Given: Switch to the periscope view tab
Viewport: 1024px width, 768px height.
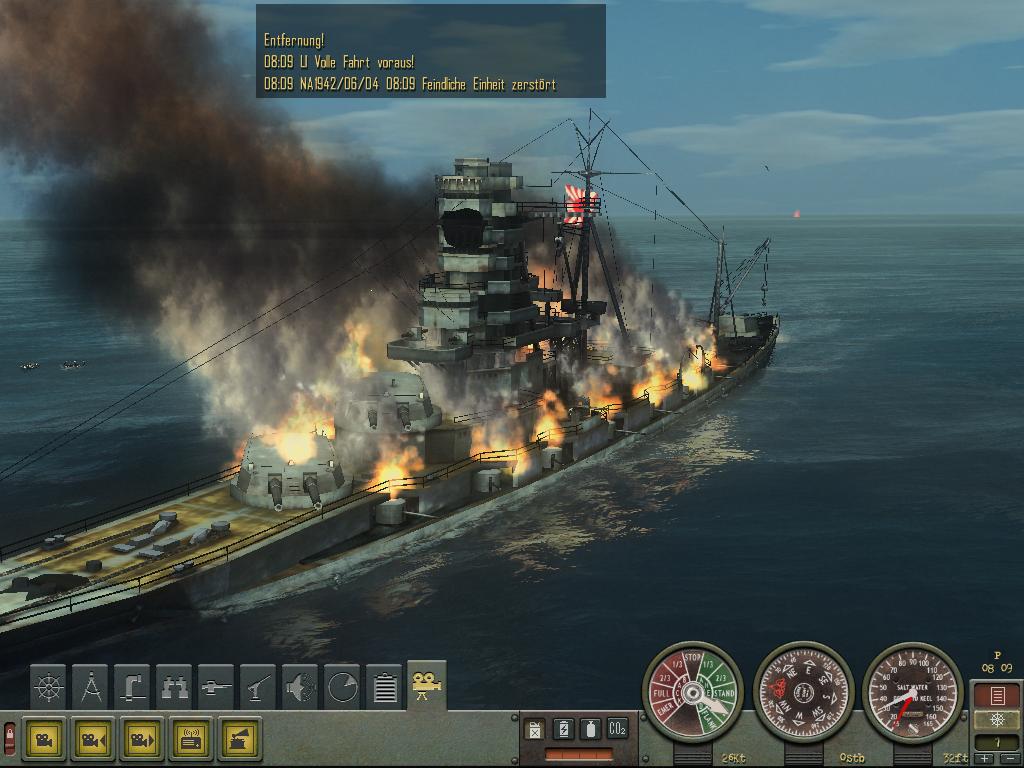Looking at the screenshot, I should point(133,686).
